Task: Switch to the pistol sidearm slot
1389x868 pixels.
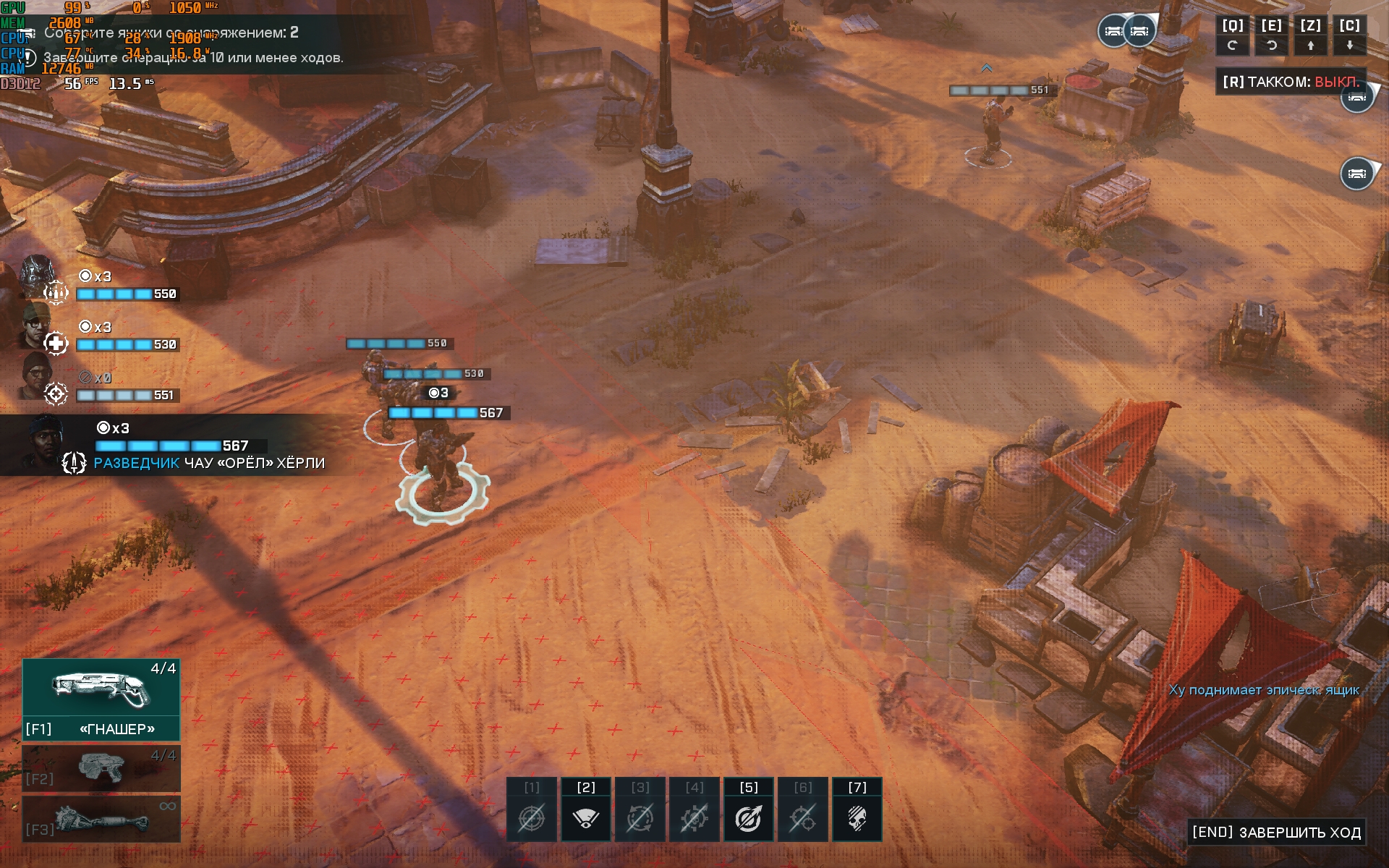Action: click(101, 768)
